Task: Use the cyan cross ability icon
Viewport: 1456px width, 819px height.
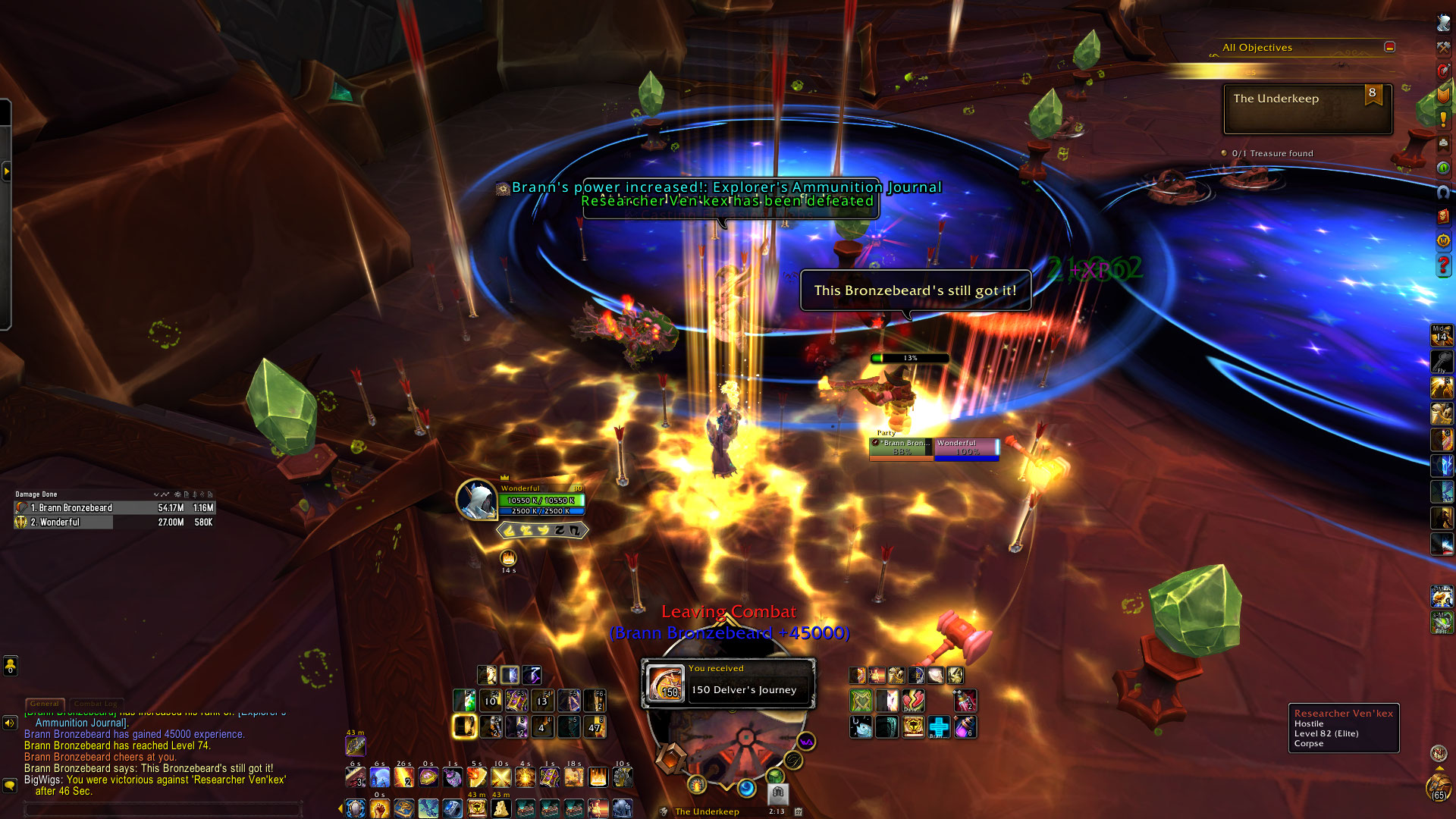Action: (x=939, y=727)
